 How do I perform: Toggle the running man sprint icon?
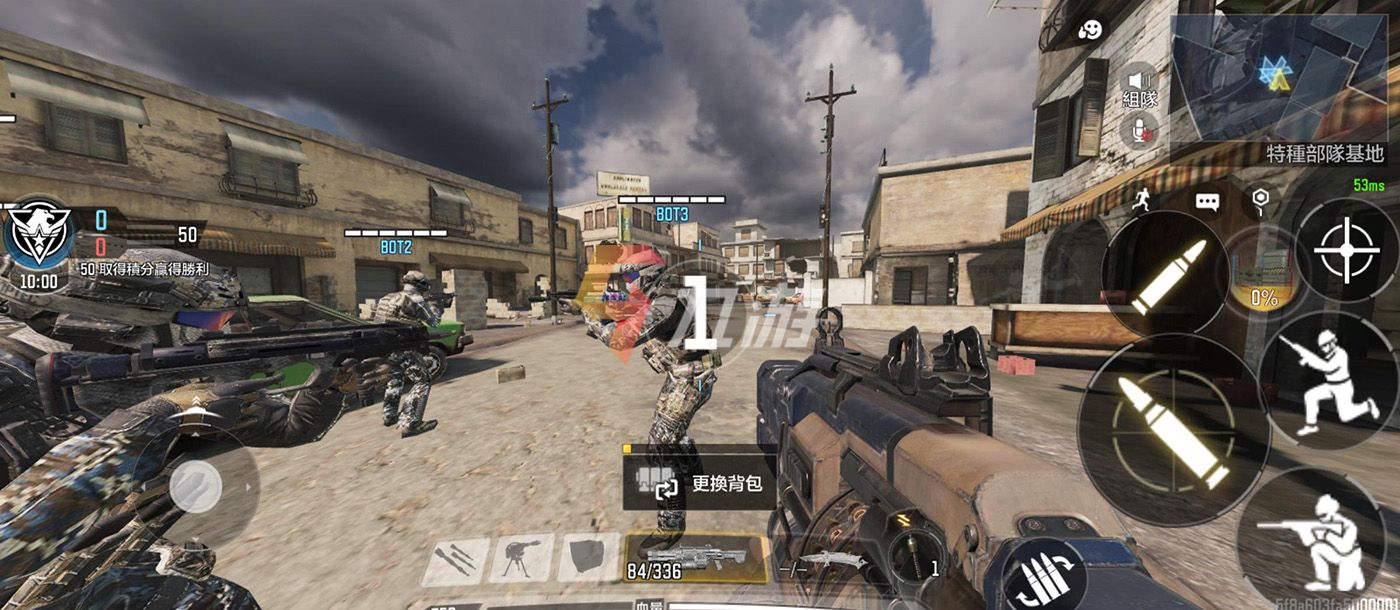[x=1143, y=201]
